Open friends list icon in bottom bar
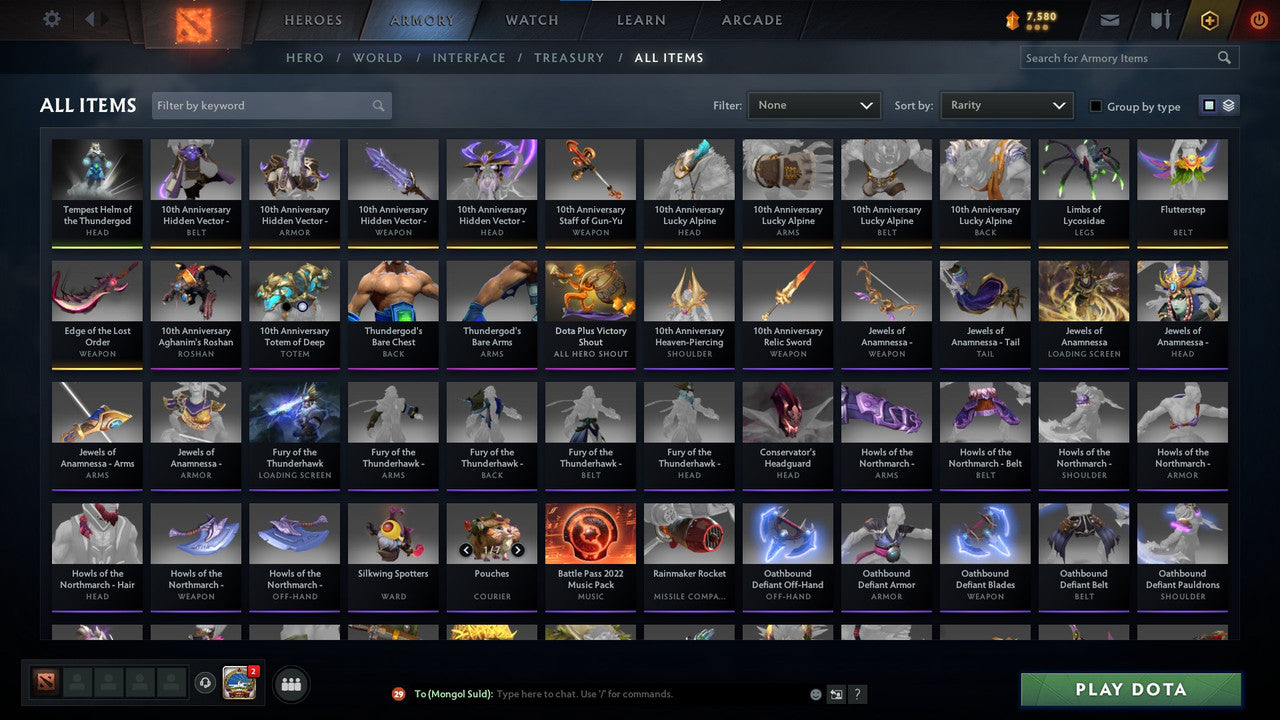This screenshot has height=720, width=1280. coord(291,684)
